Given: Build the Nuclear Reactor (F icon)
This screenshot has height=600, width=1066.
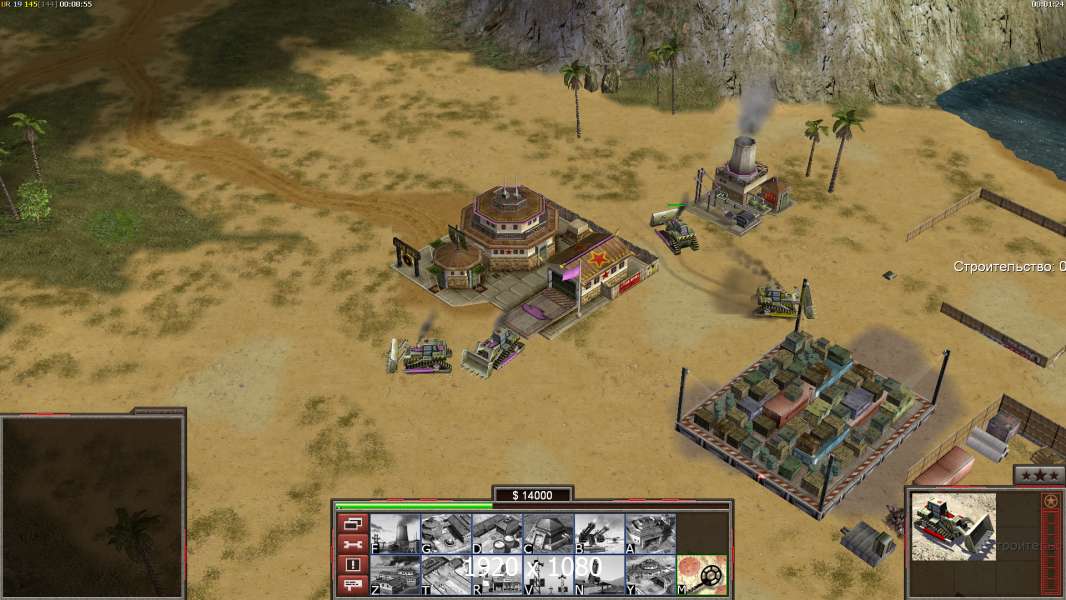Looking at the screenshot, I should coord(395,534).
